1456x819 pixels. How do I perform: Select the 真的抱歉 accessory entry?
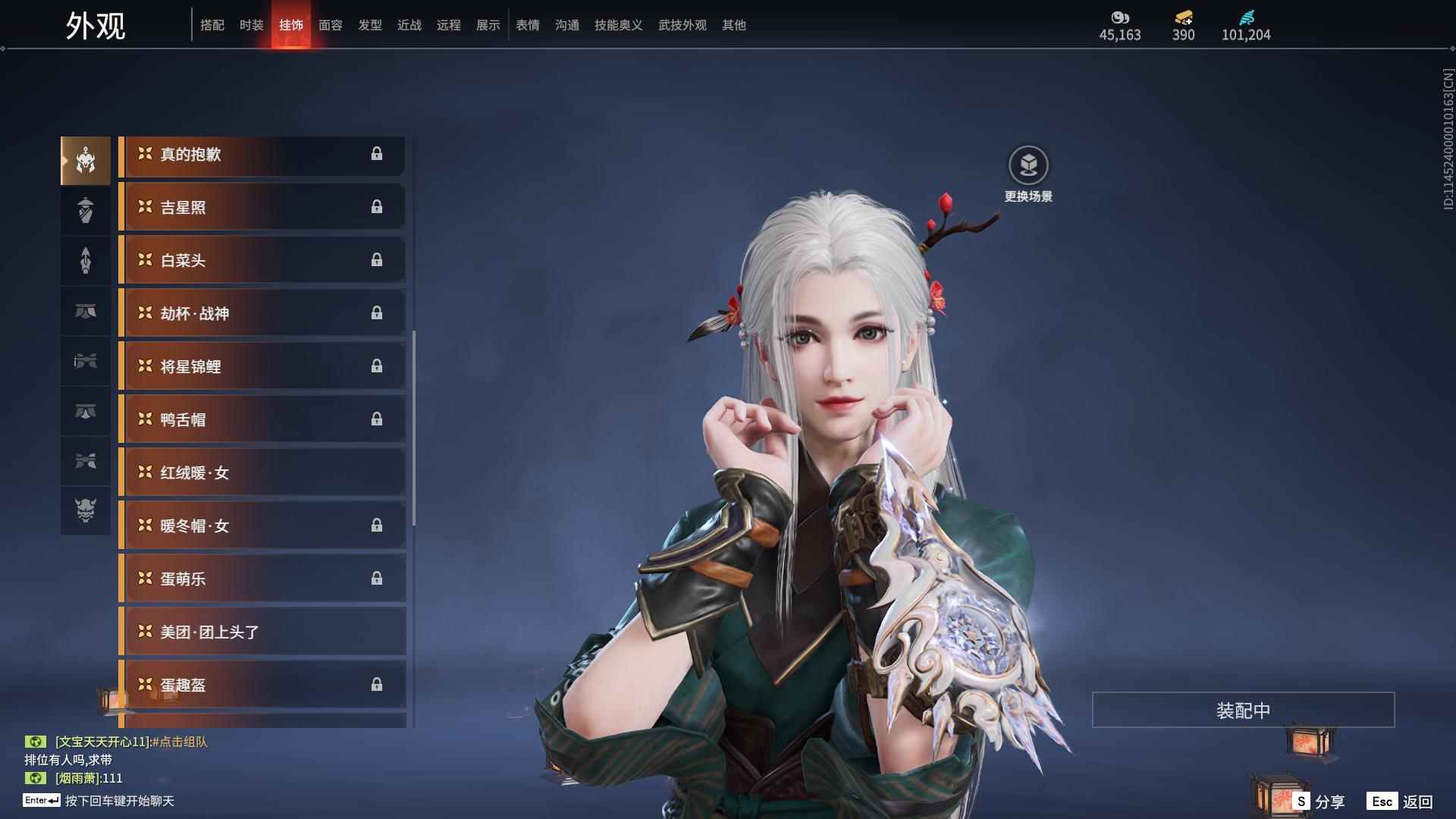tap(262, 155)
